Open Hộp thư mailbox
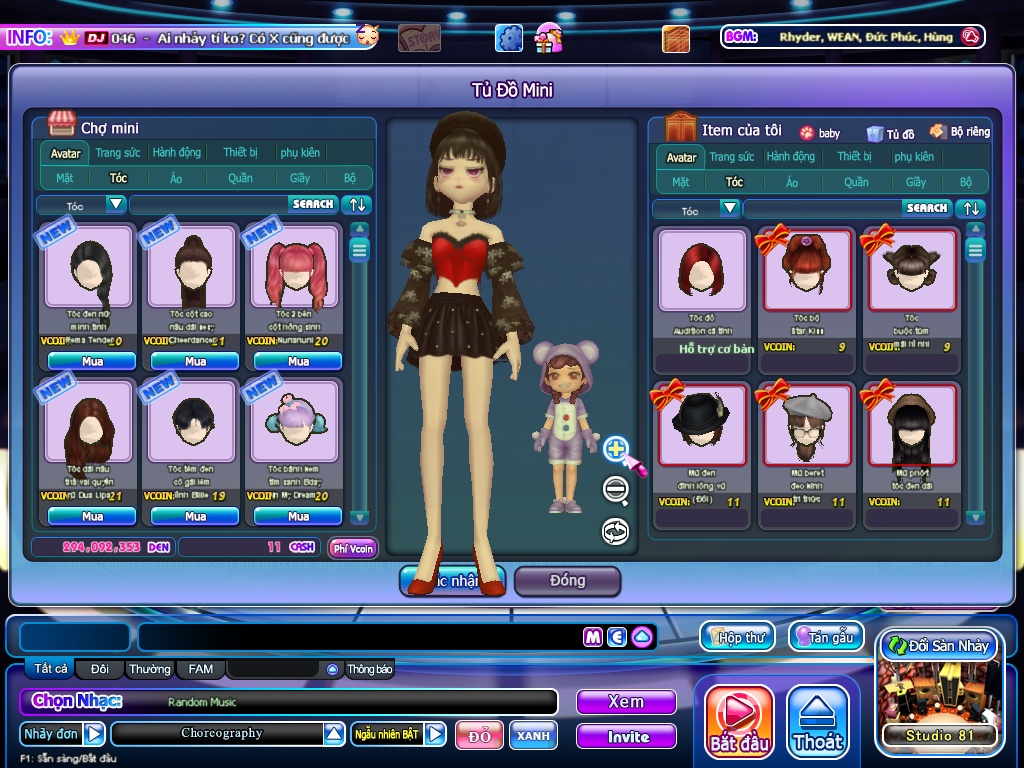Image resolution: width=1024 pixels, height=768 pixels. [x=738, y=637]
